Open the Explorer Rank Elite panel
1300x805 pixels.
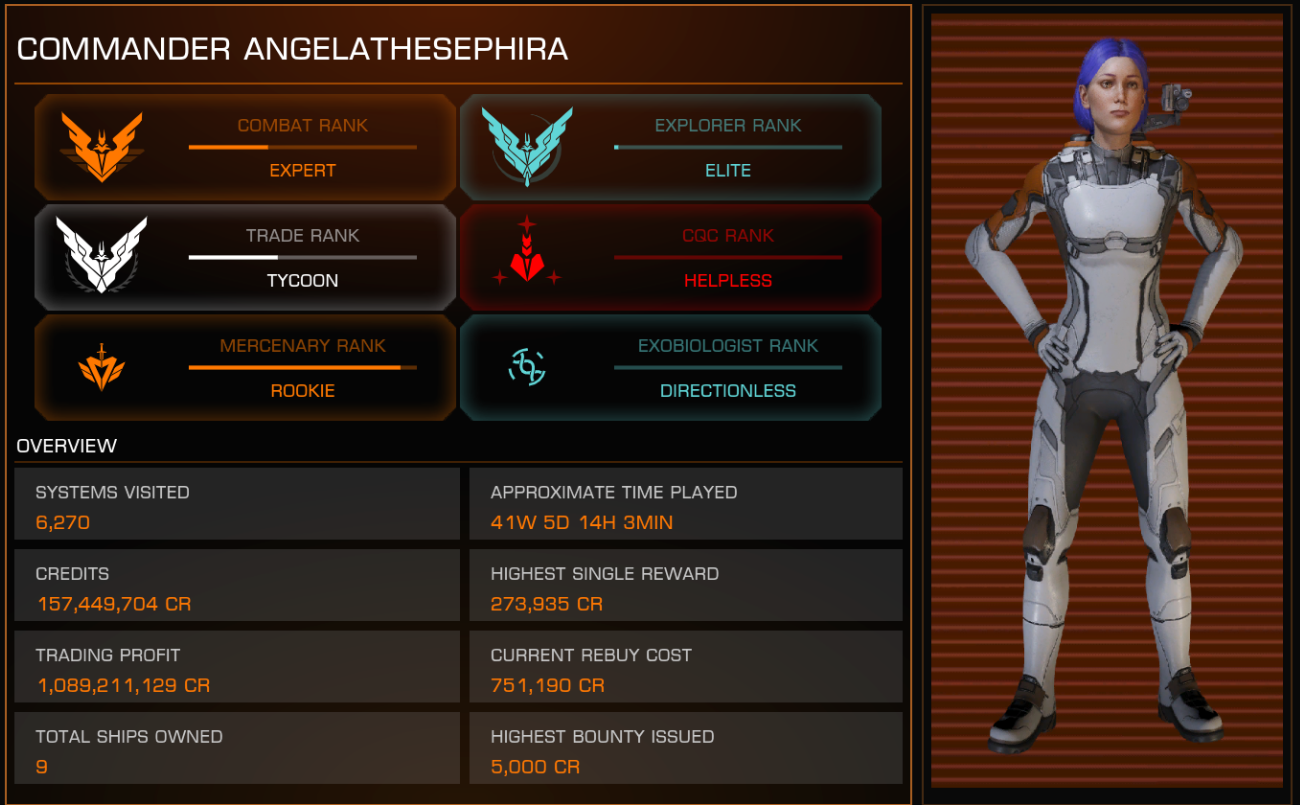click(670, 148)
